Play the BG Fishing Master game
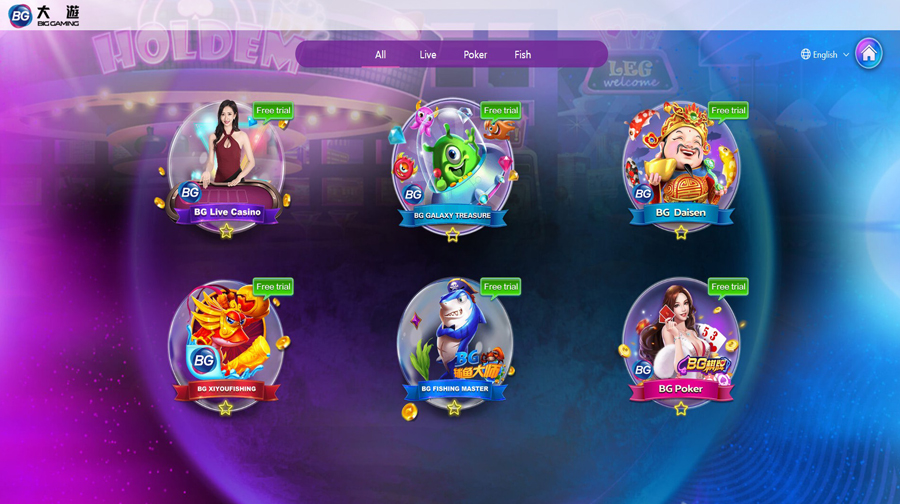Viewport: 900px width, 504px height. pos(454,342)
